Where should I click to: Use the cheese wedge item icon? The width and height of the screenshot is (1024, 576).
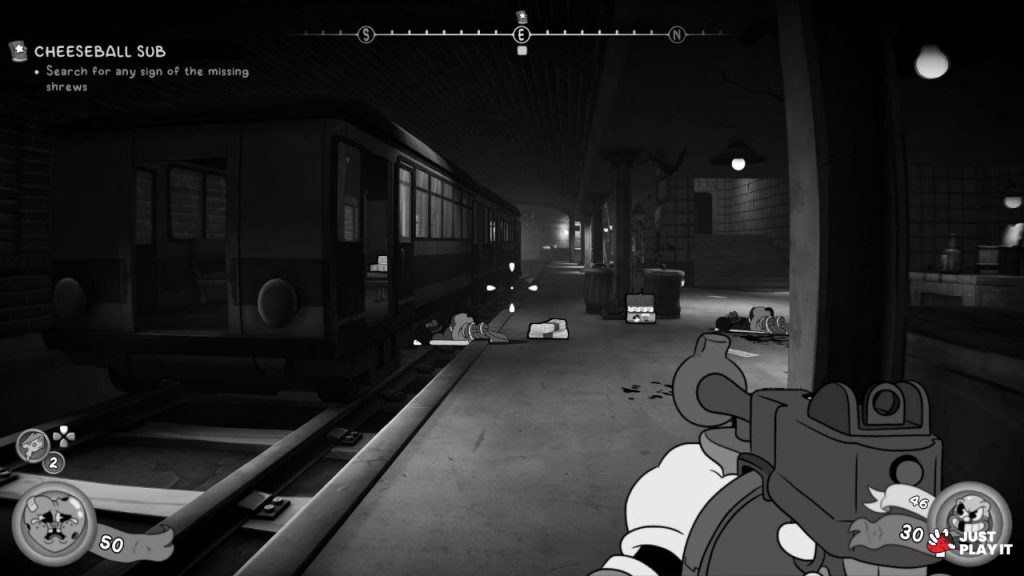[x=34, y=444]
